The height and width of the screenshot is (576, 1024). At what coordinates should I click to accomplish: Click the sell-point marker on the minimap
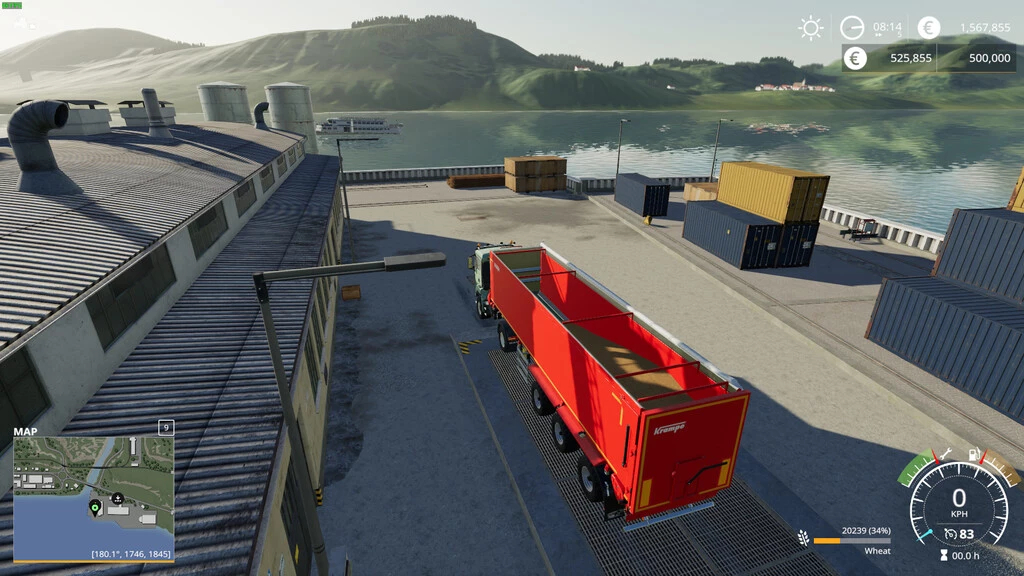[118, 498]
